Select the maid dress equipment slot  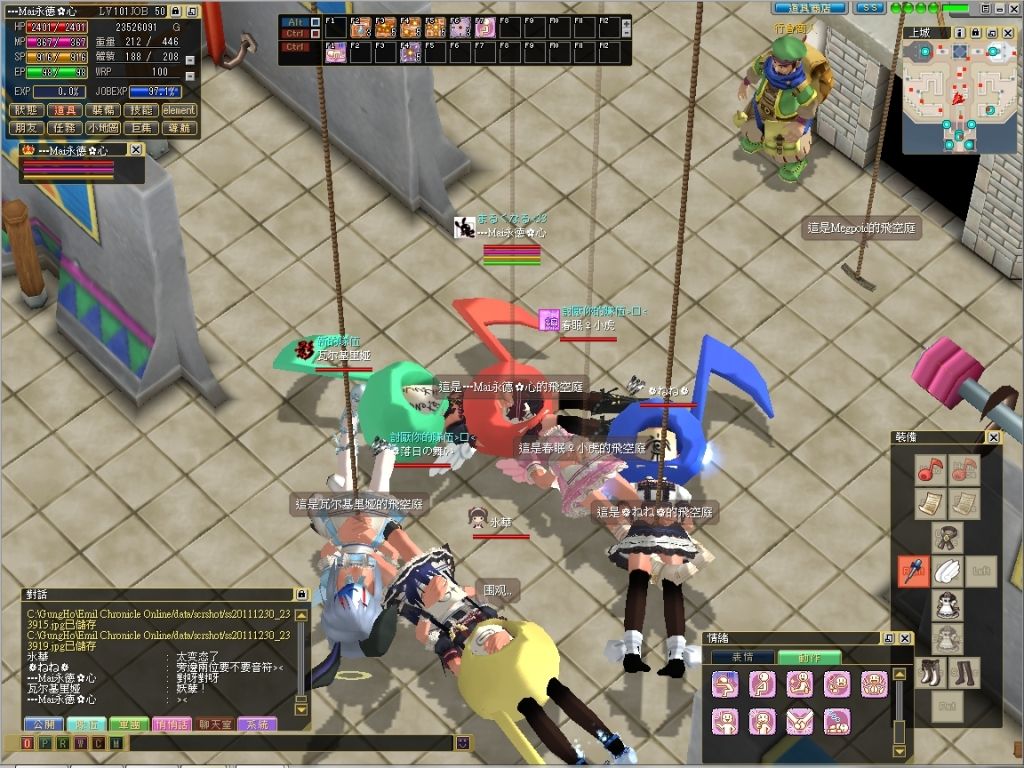point(946,605)
